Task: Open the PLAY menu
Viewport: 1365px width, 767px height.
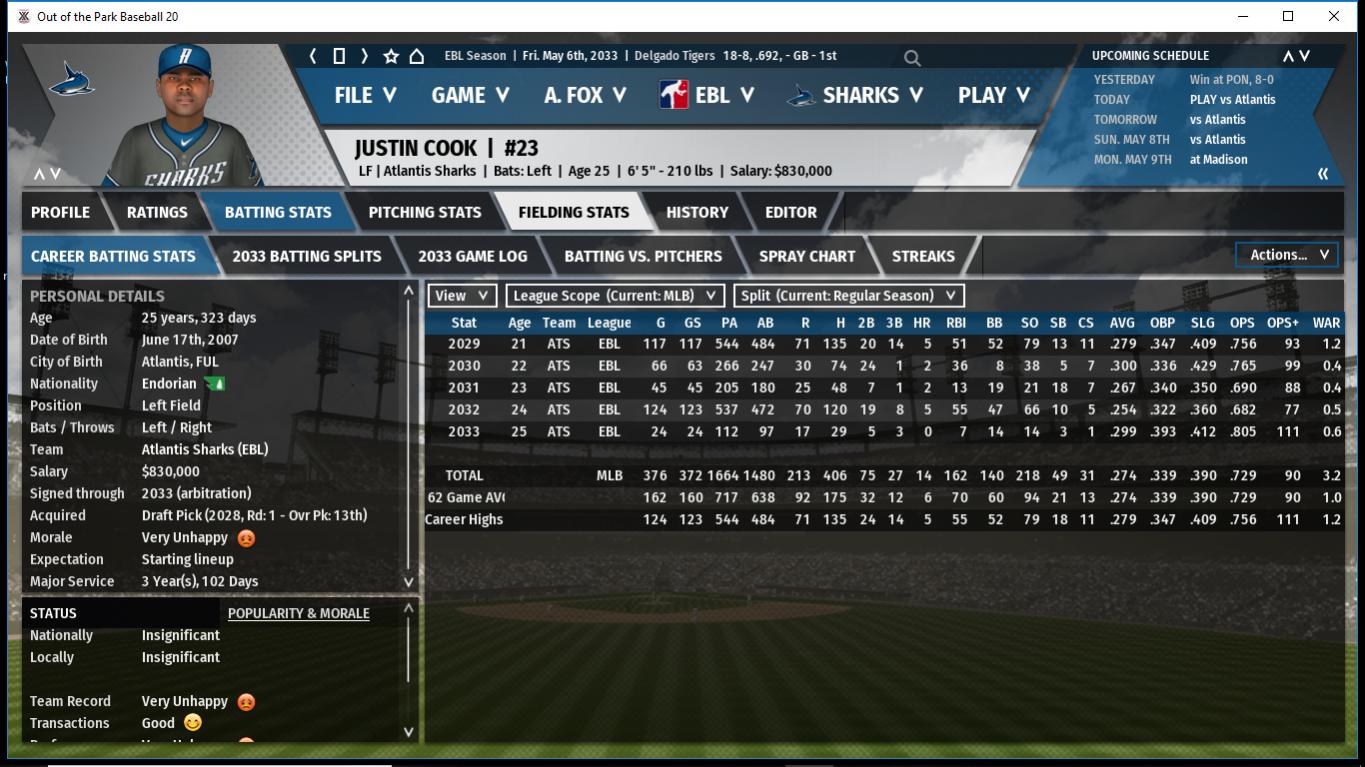Action: click(993, 95)
